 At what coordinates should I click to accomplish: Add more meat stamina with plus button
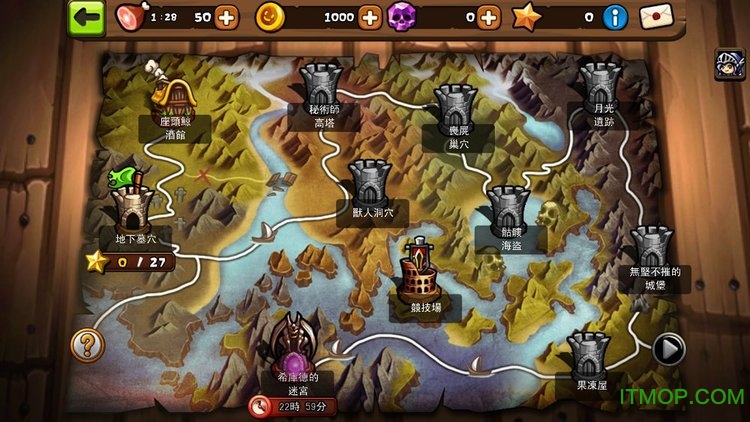tap(227, 17)
